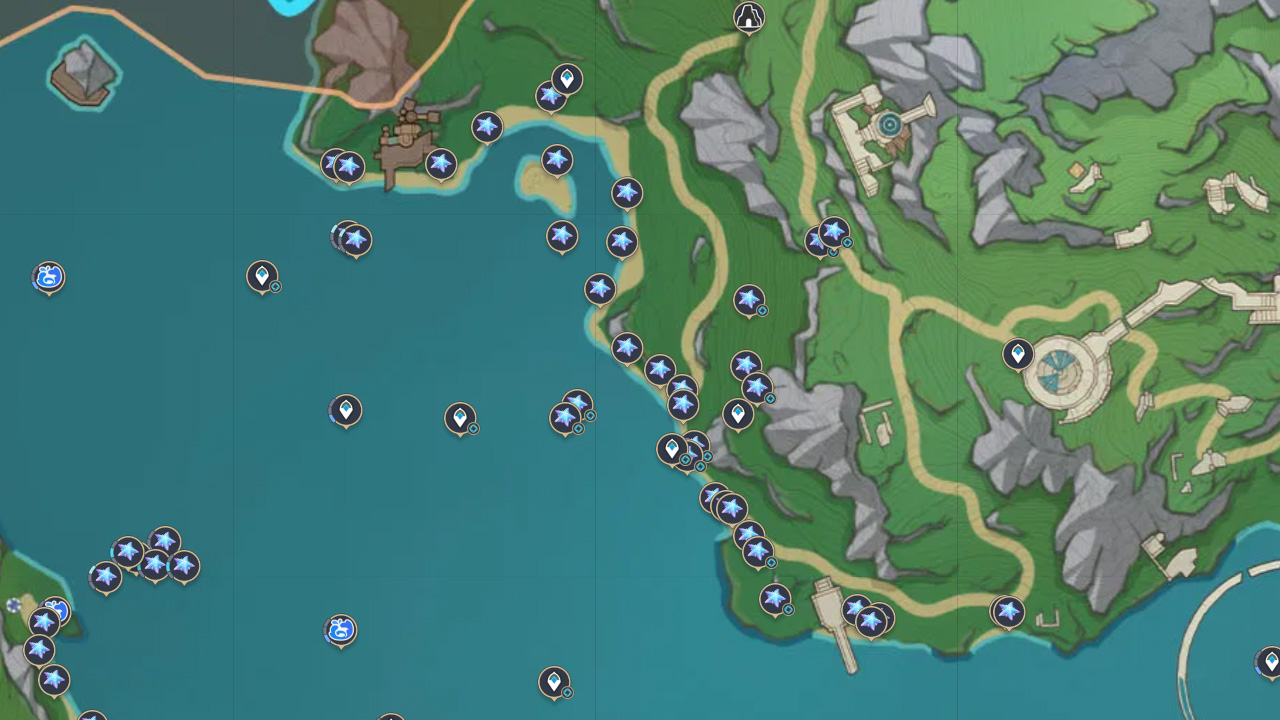This screenshot has height=720, width=1280.
Task: Select the fishing spot icon in the far-left ocean
Action: tap(48, 278)
